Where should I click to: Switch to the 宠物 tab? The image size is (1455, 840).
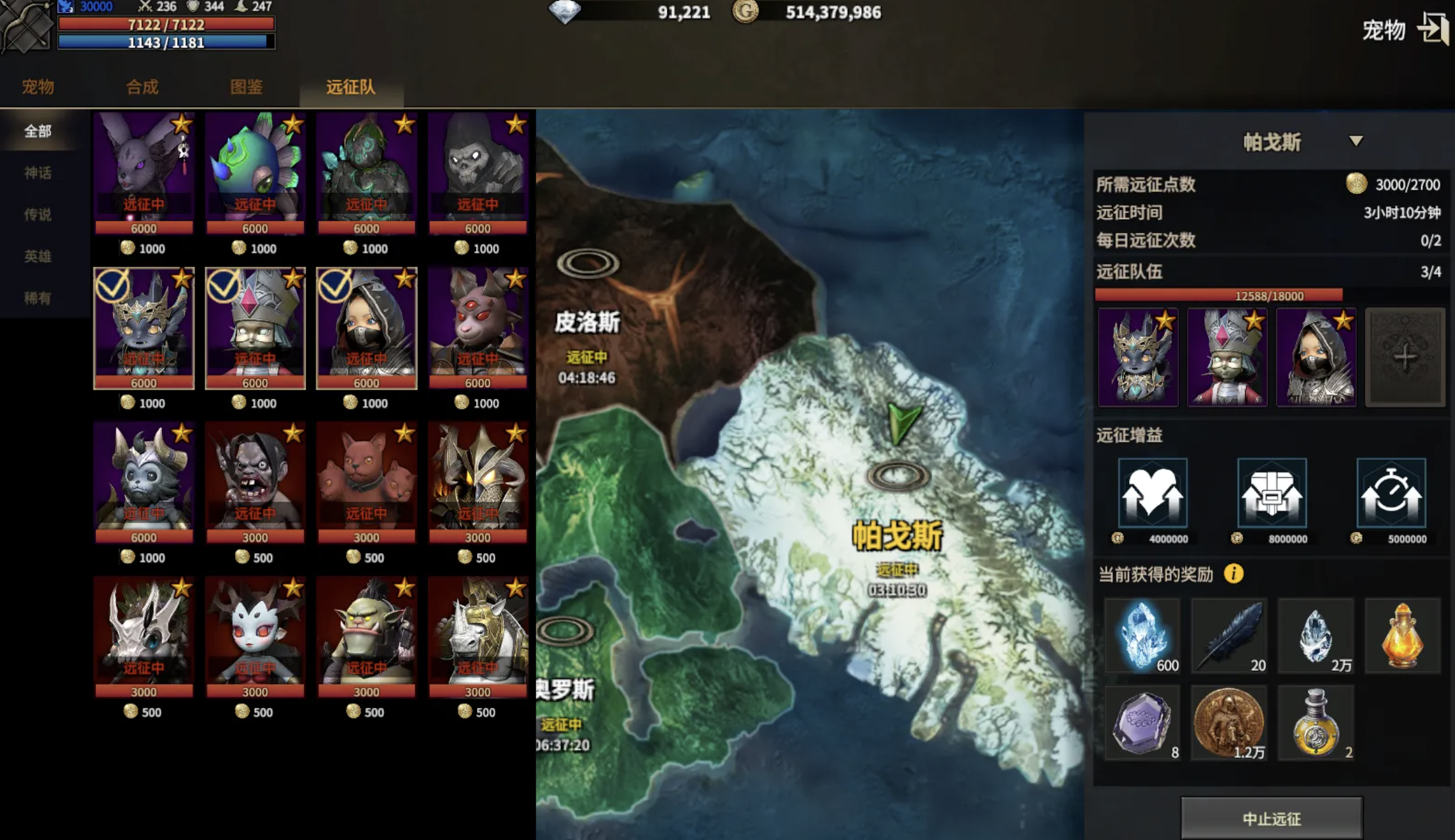pyautogui.click(x=38, y=87)
